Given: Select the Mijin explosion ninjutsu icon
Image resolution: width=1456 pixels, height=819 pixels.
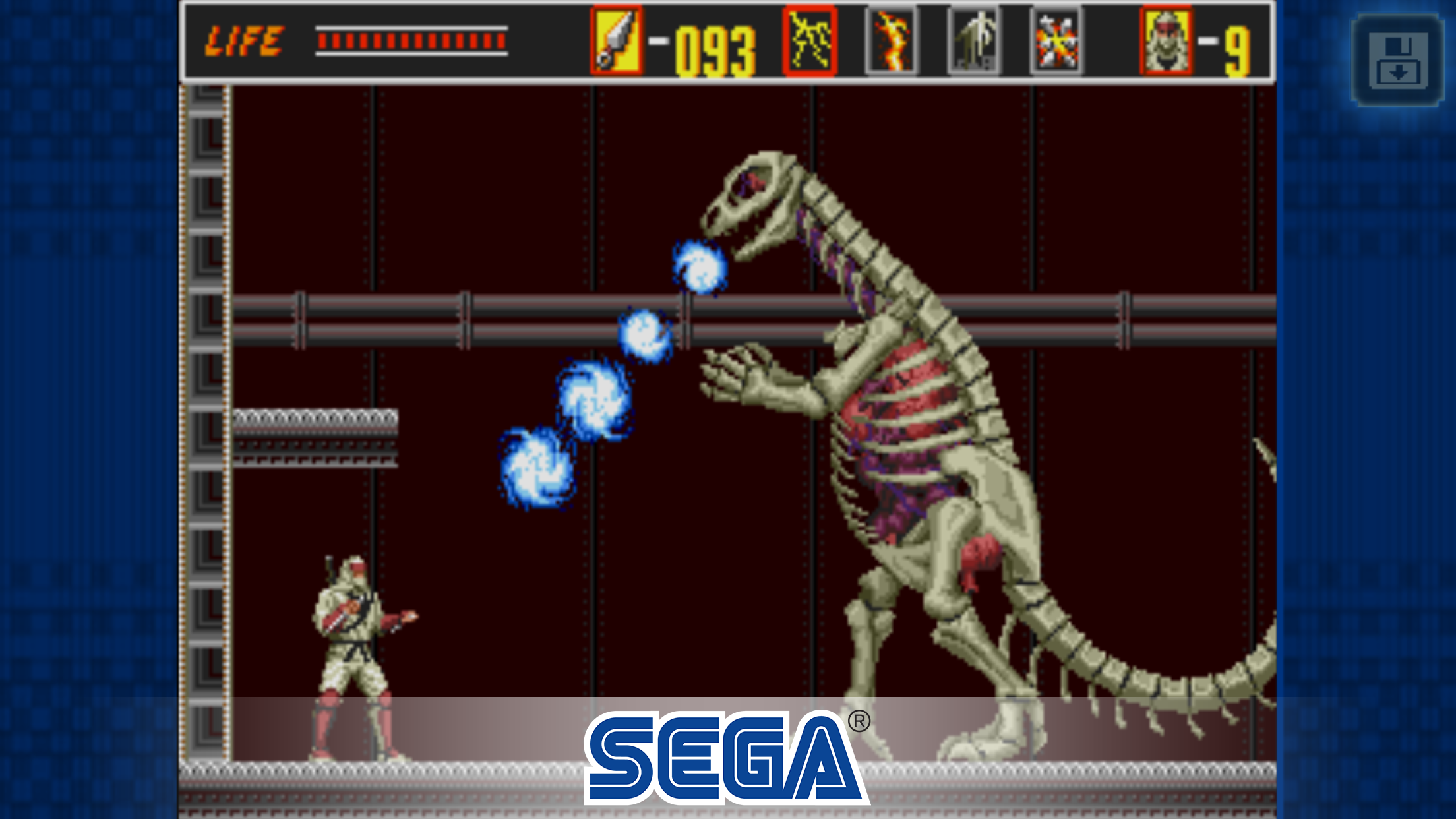Looking at the screenshot, I should pyautogui.click(x=1057, y=41).
